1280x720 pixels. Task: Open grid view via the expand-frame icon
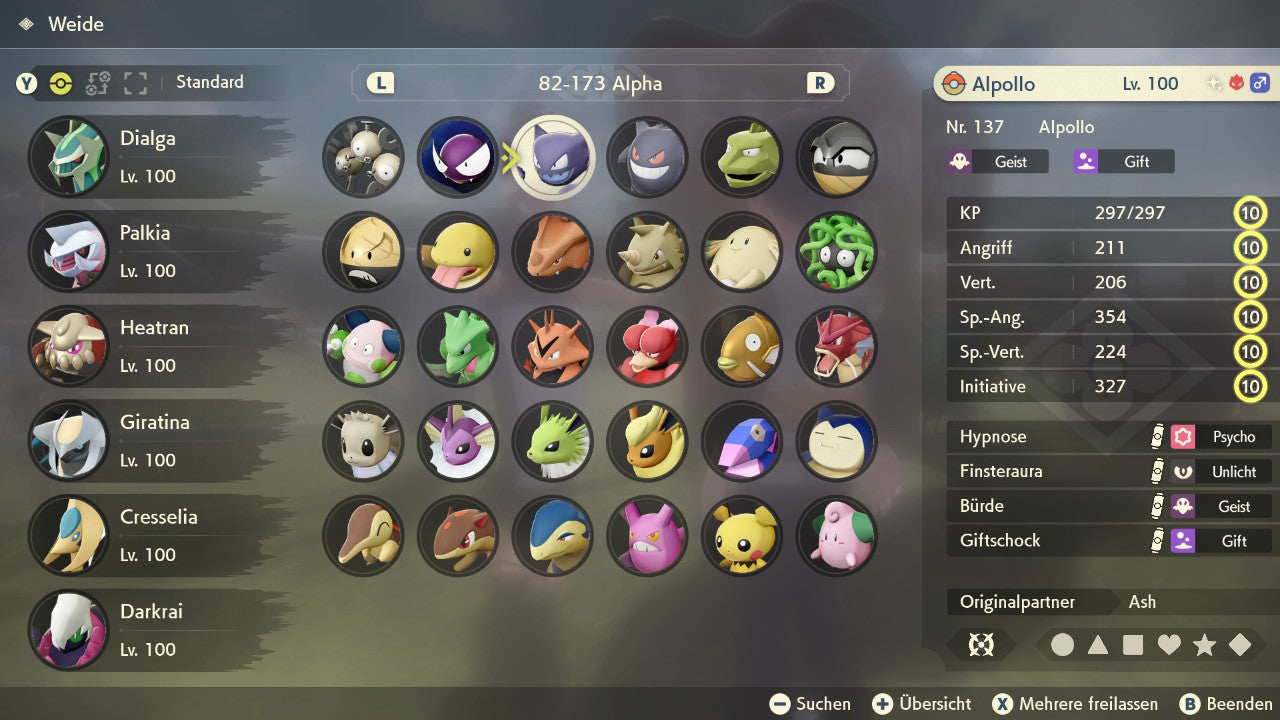click(135, 83)
